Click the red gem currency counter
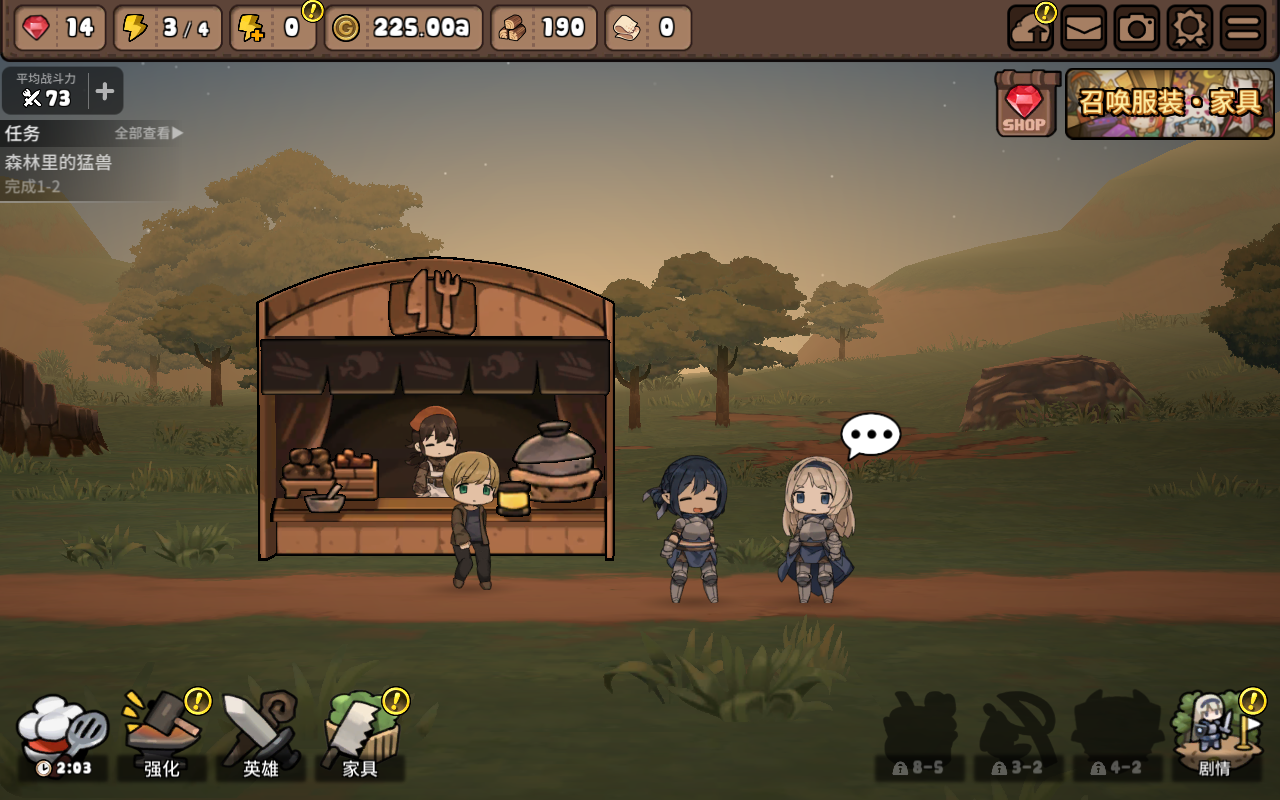The height and width of the screenshot is (800, 1280). click(x=61, y=28)
